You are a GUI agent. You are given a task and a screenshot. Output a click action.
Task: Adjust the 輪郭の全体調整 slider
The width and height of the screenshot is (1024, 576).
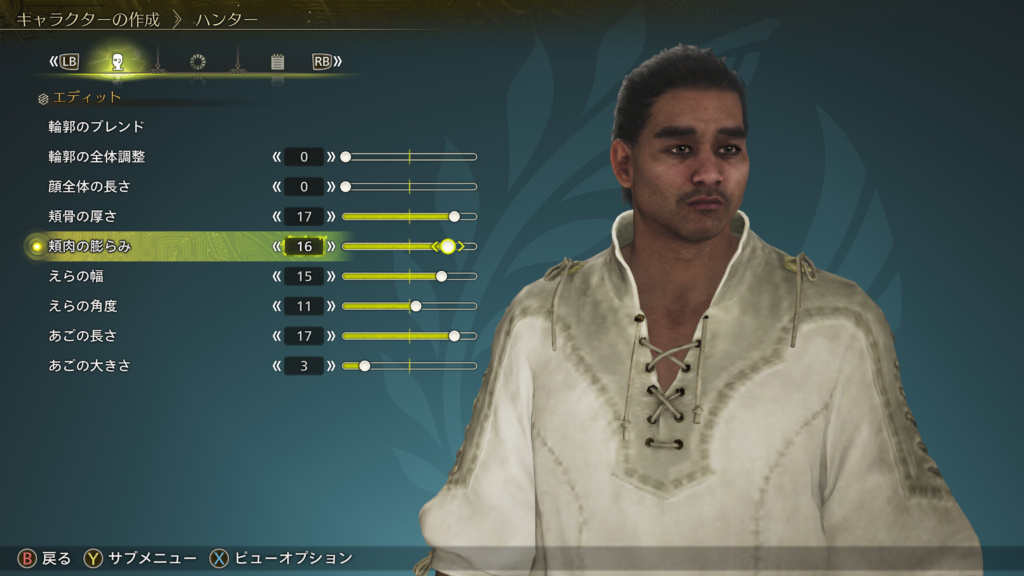point(409,157)
